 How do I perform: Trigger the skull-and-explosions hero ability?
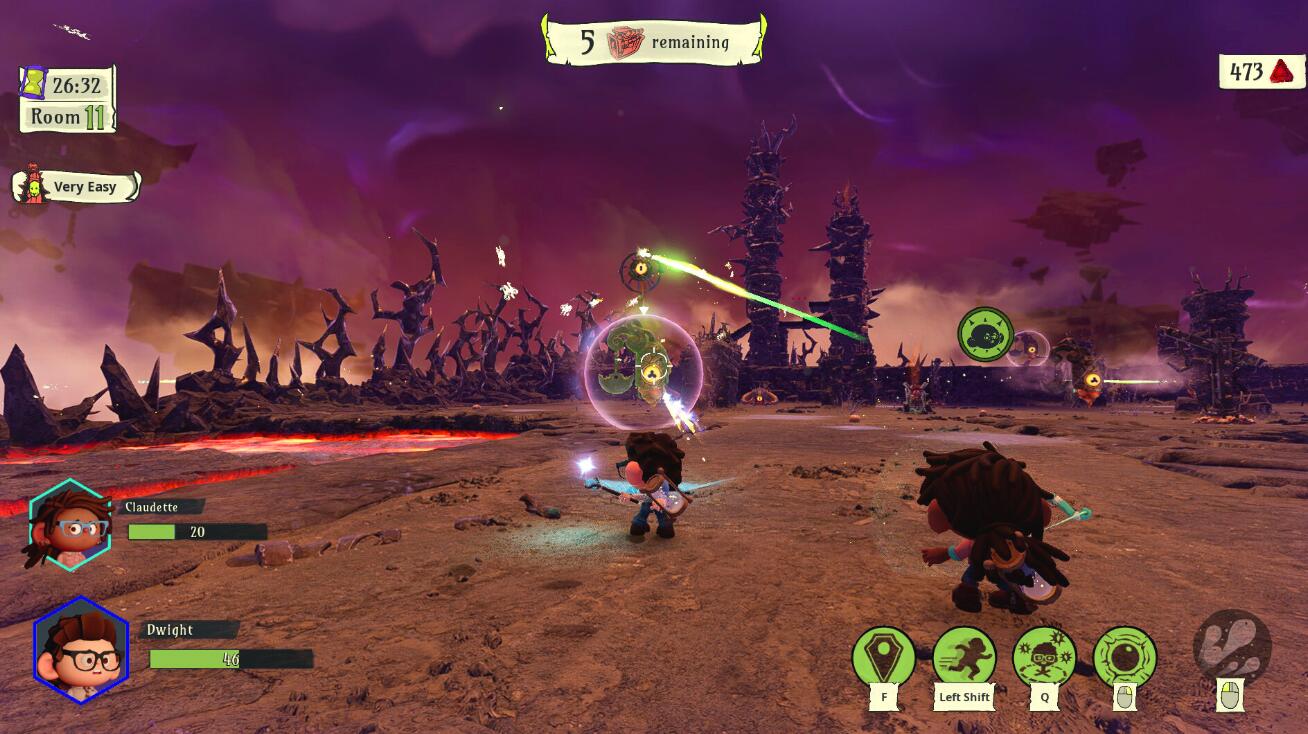(1045, 657)
